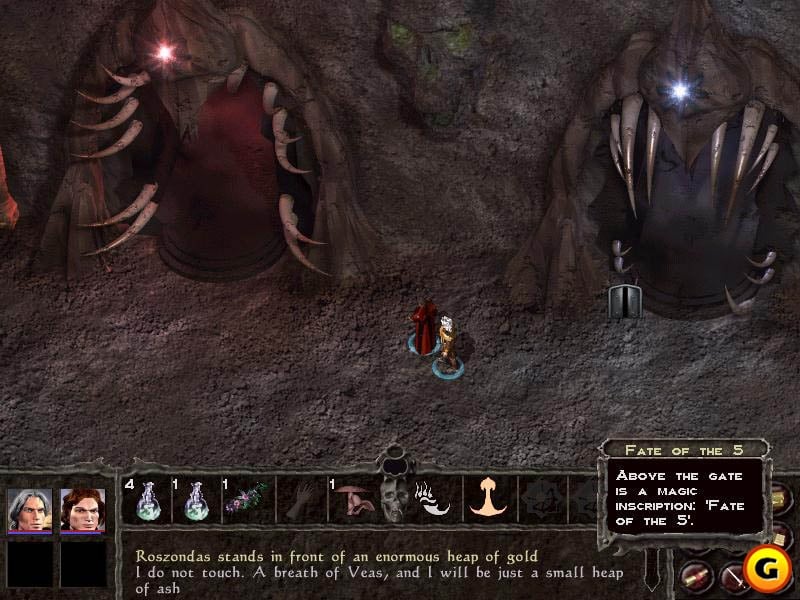Pick the purple herb sprig slot

click(245, 498)
